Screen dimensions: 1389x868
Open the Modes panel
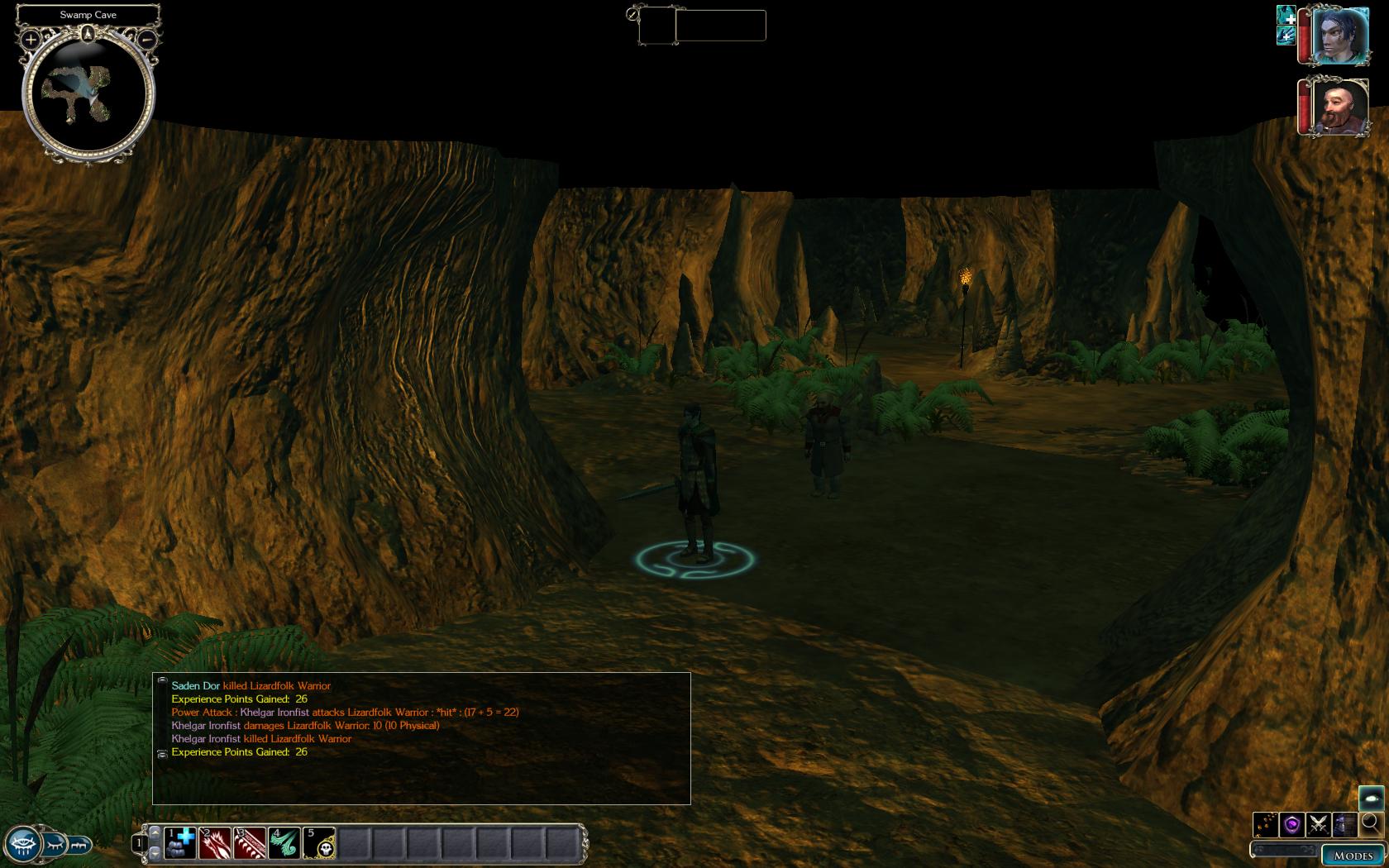[1353, 856]
